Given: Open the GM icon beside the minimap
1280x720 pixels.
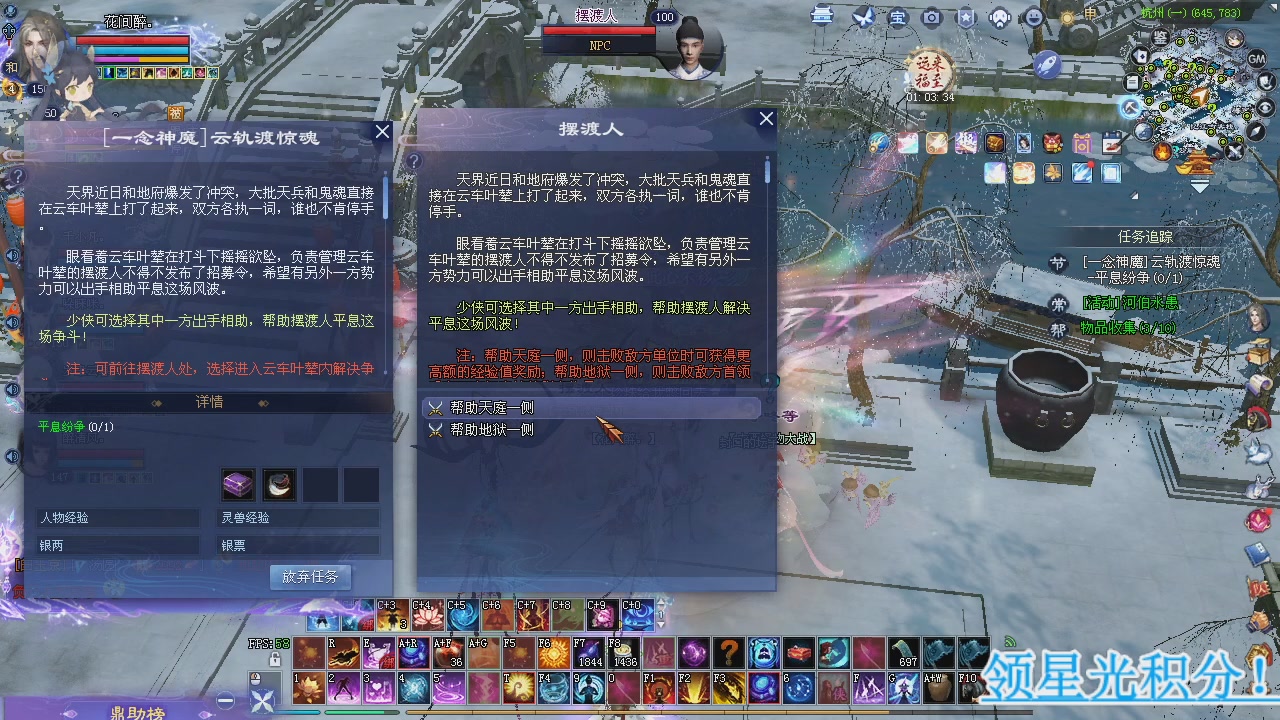Looking at the screenshot, I should (x=1255, y=59).
